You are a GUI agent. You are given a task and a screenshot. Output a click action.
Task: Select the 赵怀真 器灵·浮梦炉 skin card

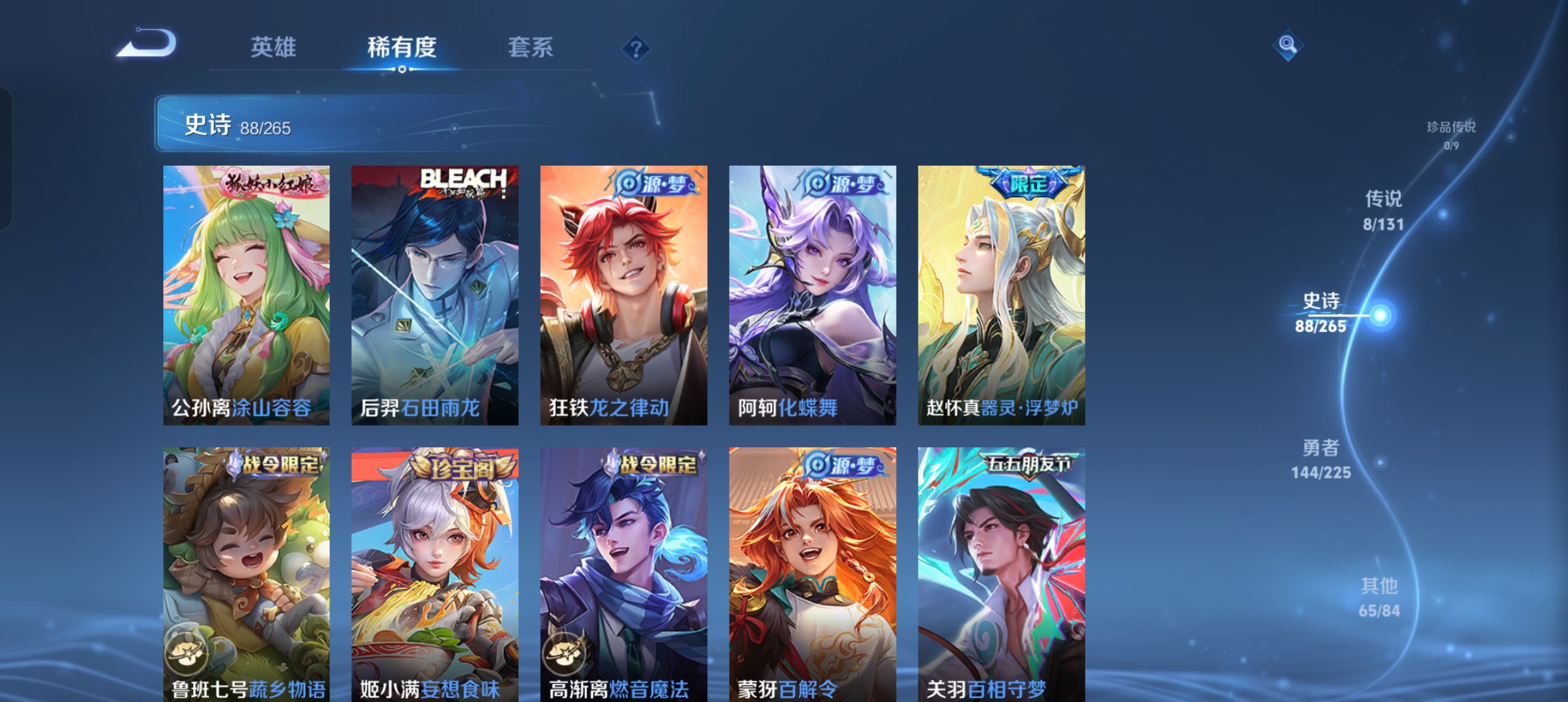pos(1001,295)
